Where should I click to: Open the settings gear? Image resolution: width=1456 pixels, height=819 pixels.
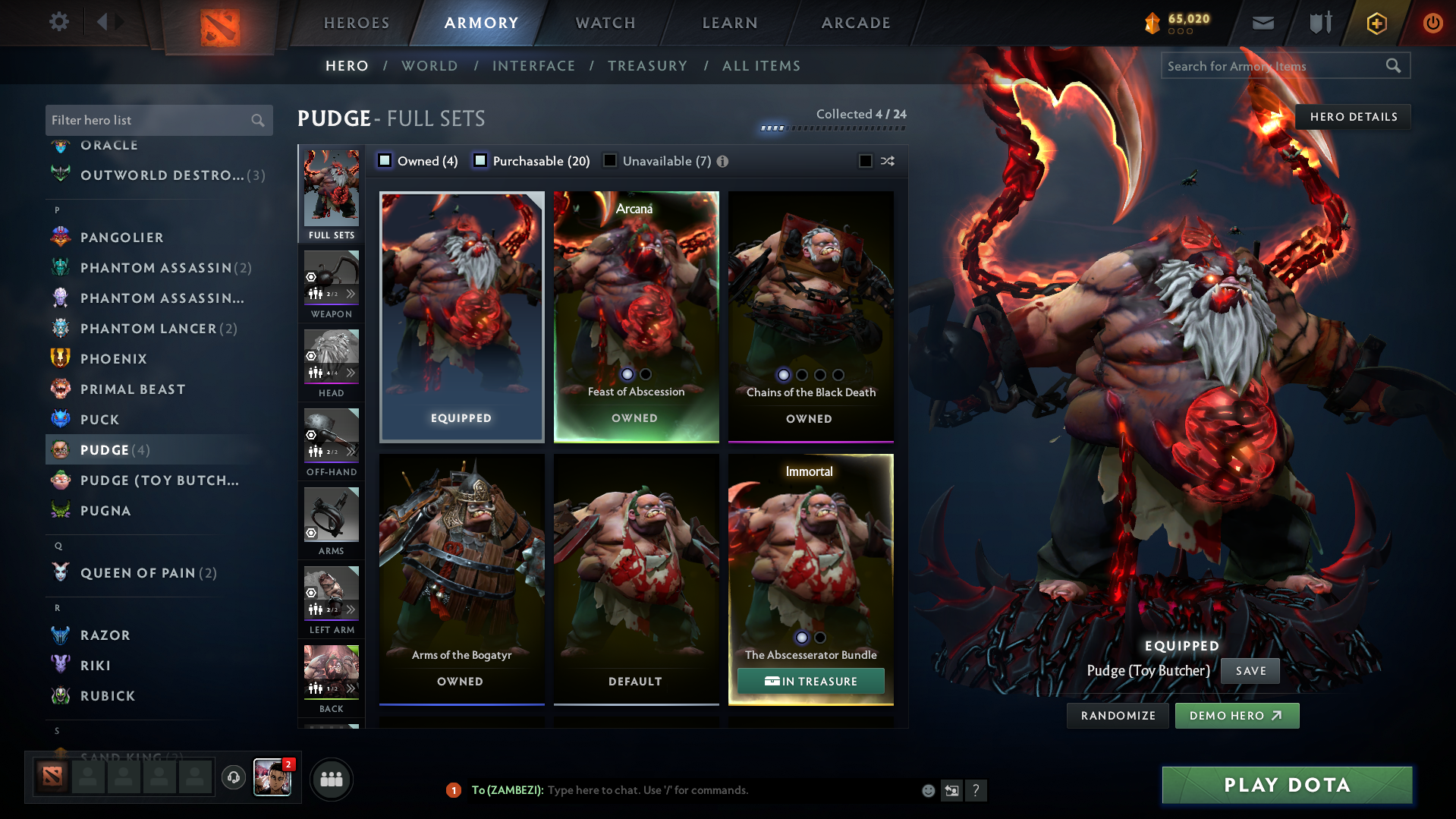58,22
